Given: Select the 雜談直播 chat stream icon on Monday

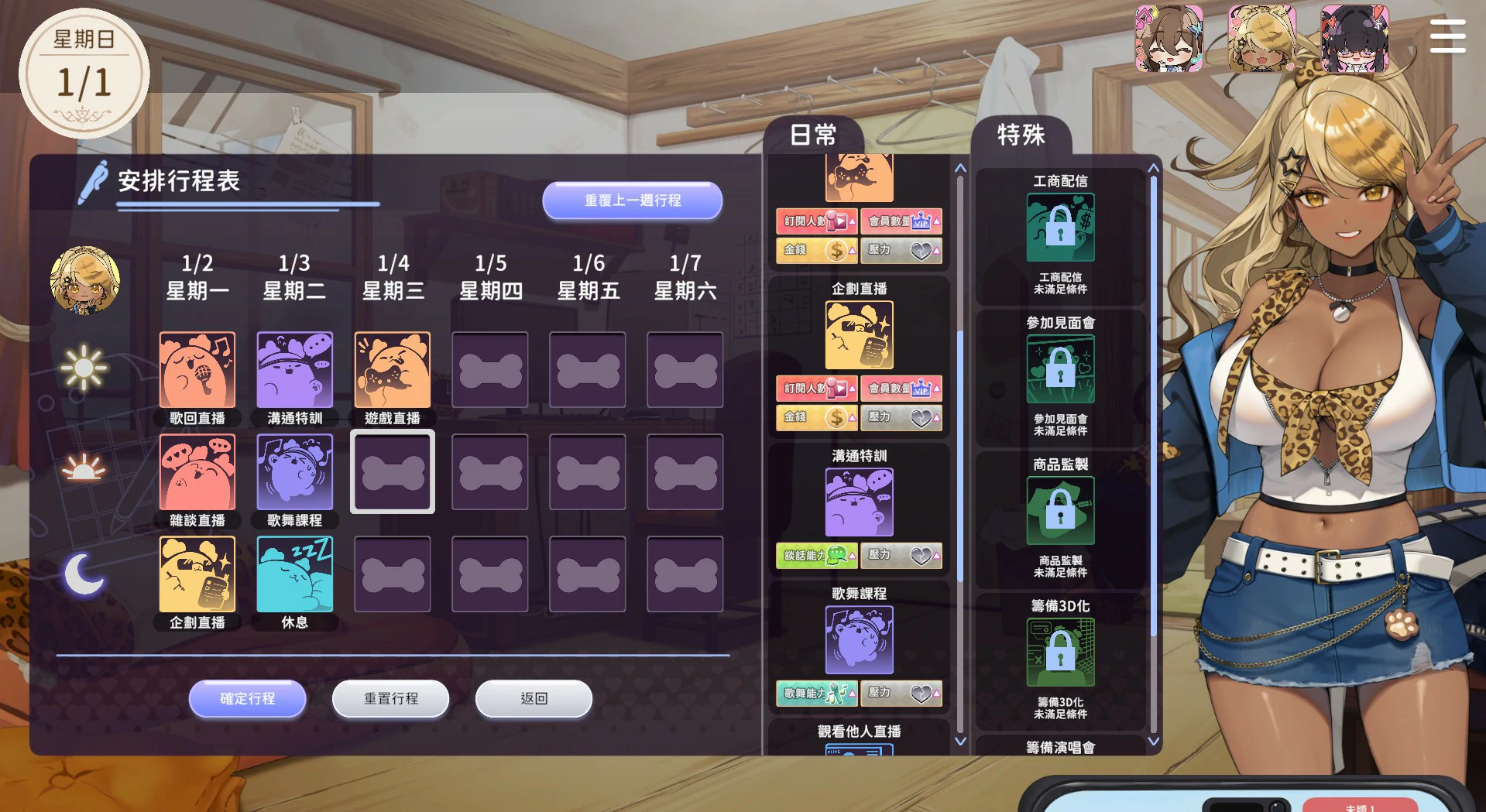Looking at the screenshot, I should pyautogui.click(x=197, y=472).
